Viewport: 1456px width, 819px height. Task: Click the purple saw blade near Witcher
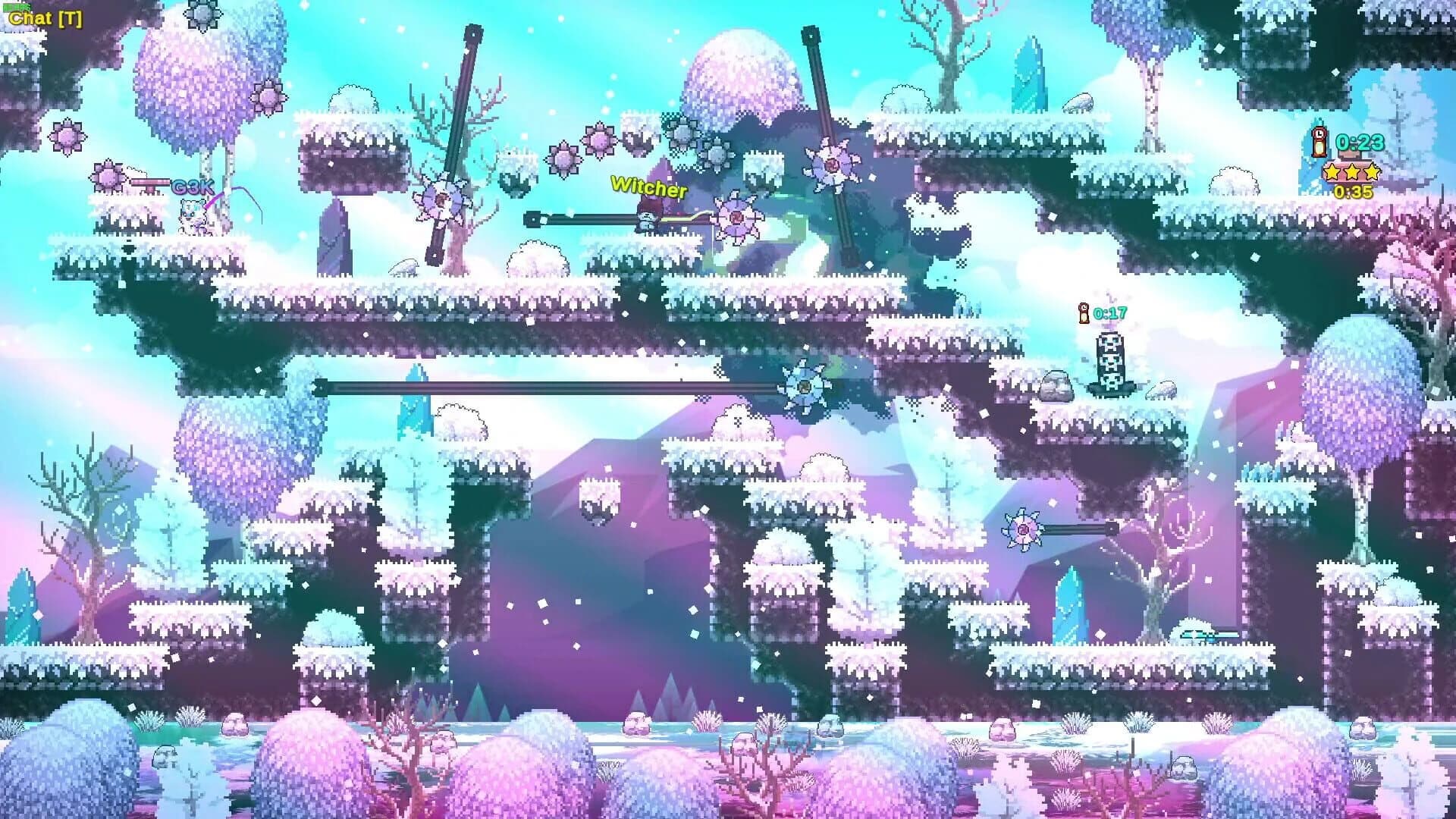(736, 218)
